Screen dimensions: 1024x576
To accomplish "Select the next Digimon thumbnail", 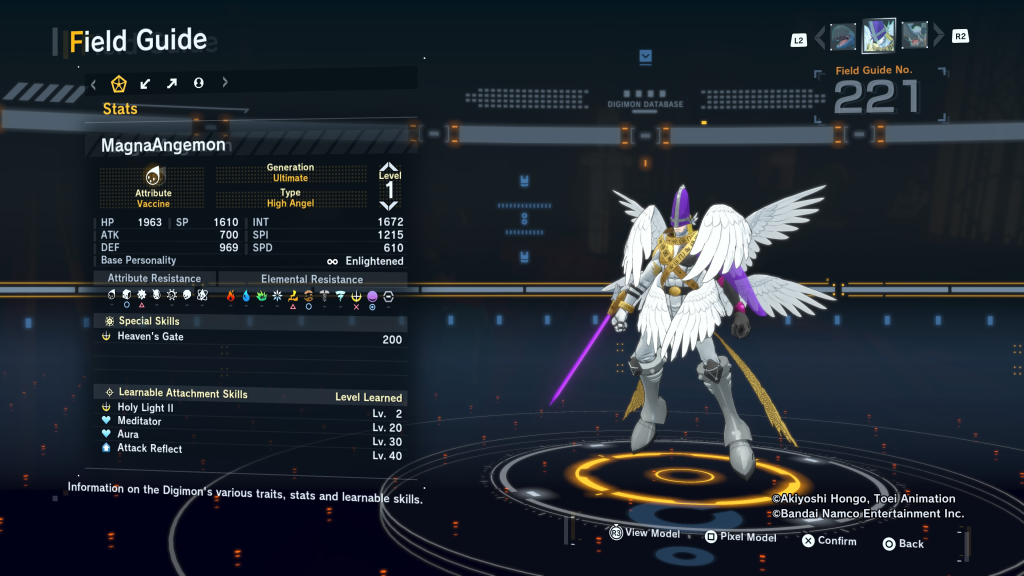I will pos(915,37).
